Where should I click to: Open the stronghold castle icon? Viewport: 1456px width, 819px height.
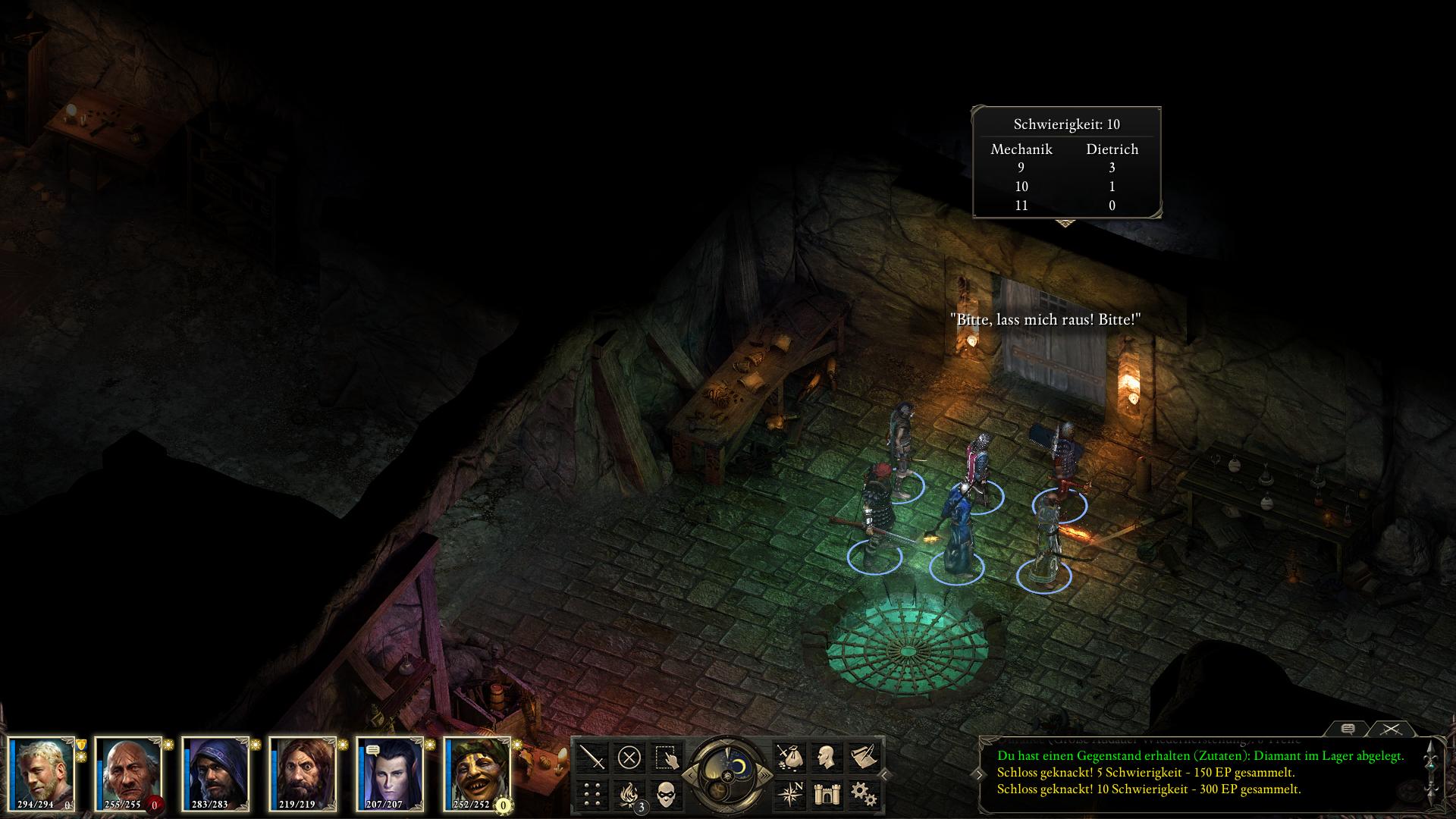tap(825, 794)
